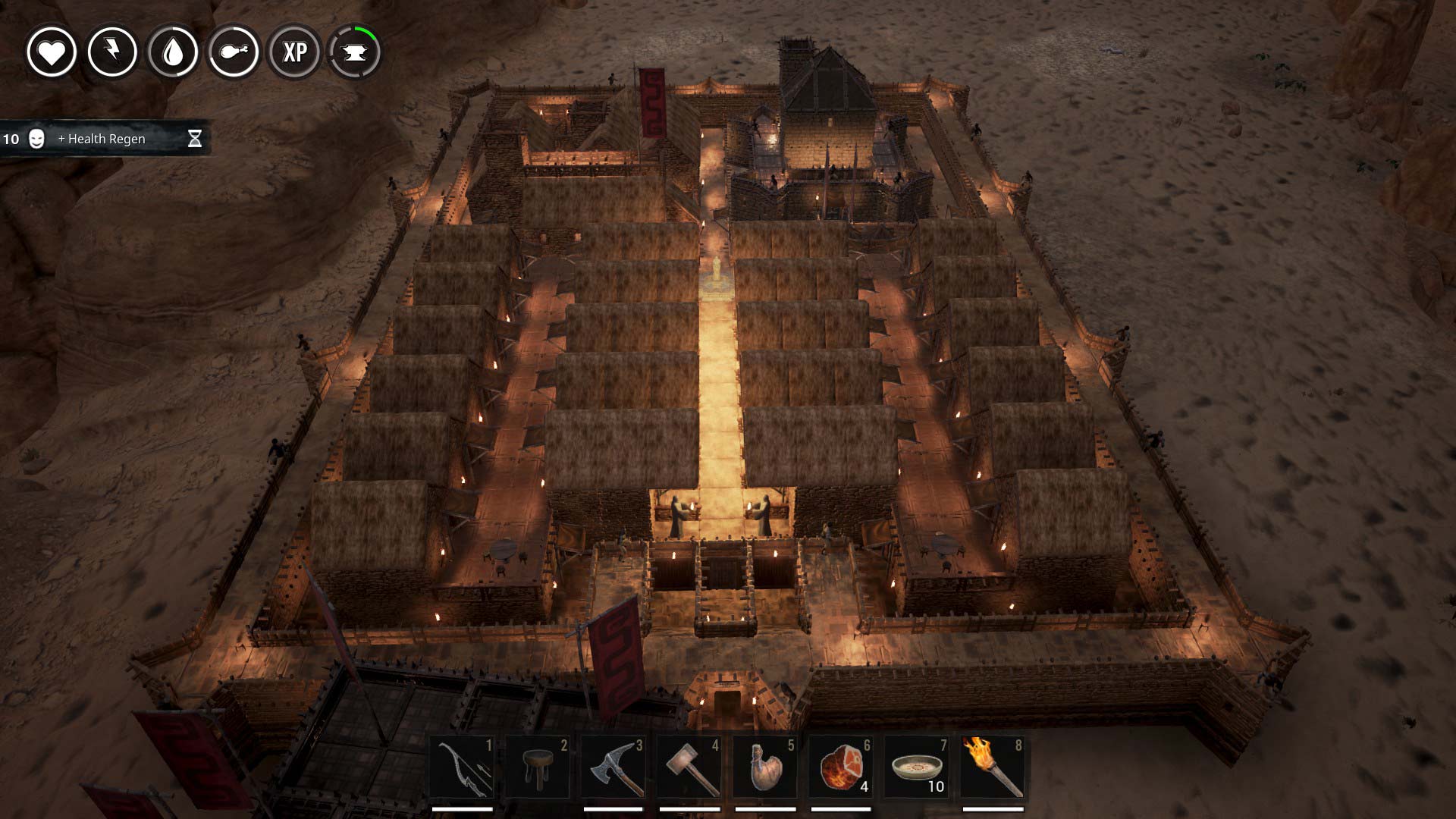Click the water drop thirst icon

tap(173, 52)
